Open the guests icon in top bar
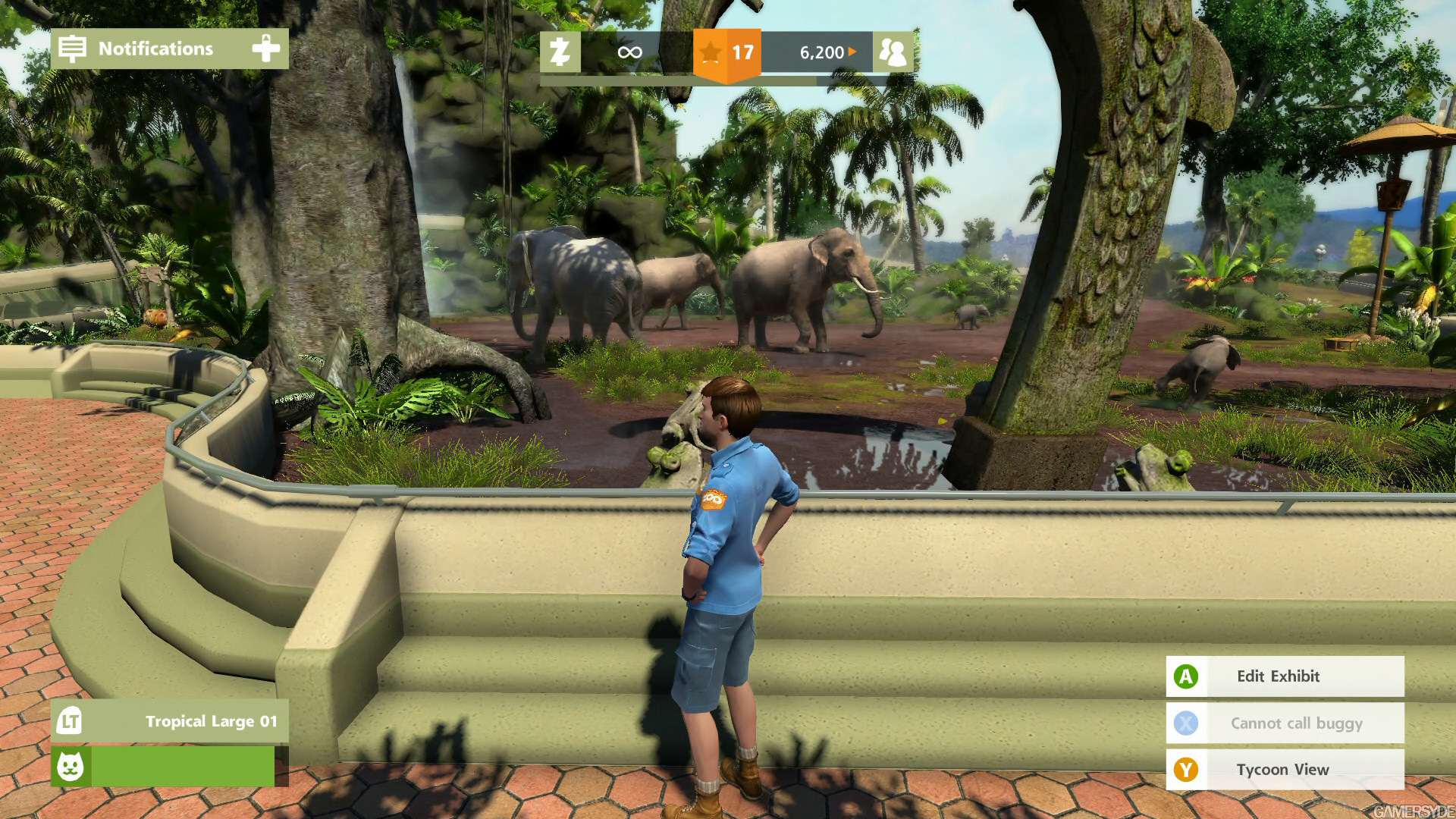This screenshot has height=819, width=1456. (x=893, y=52)
